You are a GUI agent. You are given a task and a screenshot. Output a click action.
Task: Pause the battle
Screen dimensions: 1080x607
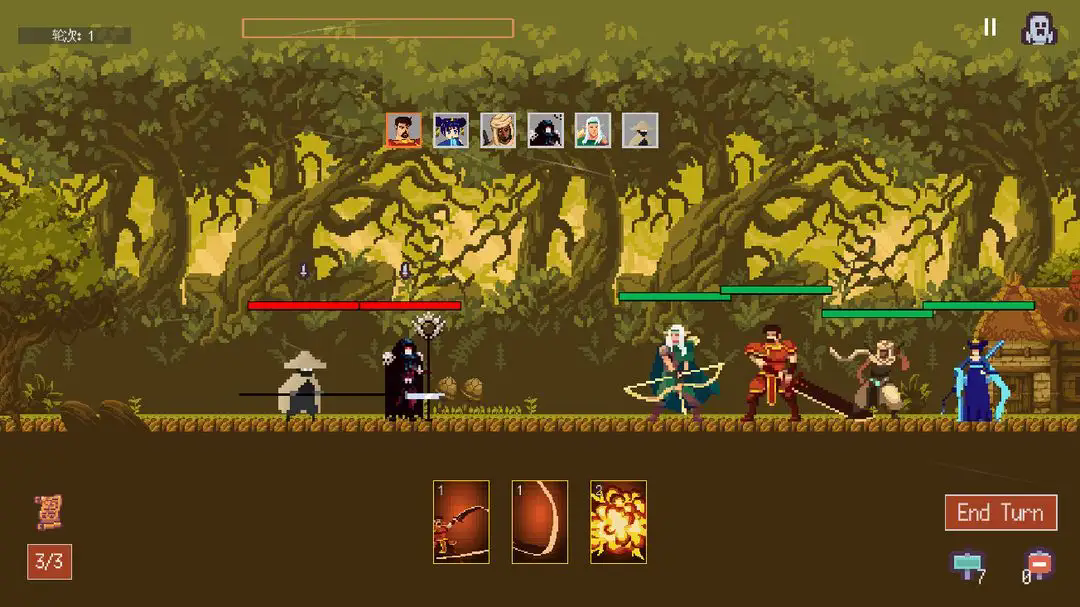coord(990,27)
